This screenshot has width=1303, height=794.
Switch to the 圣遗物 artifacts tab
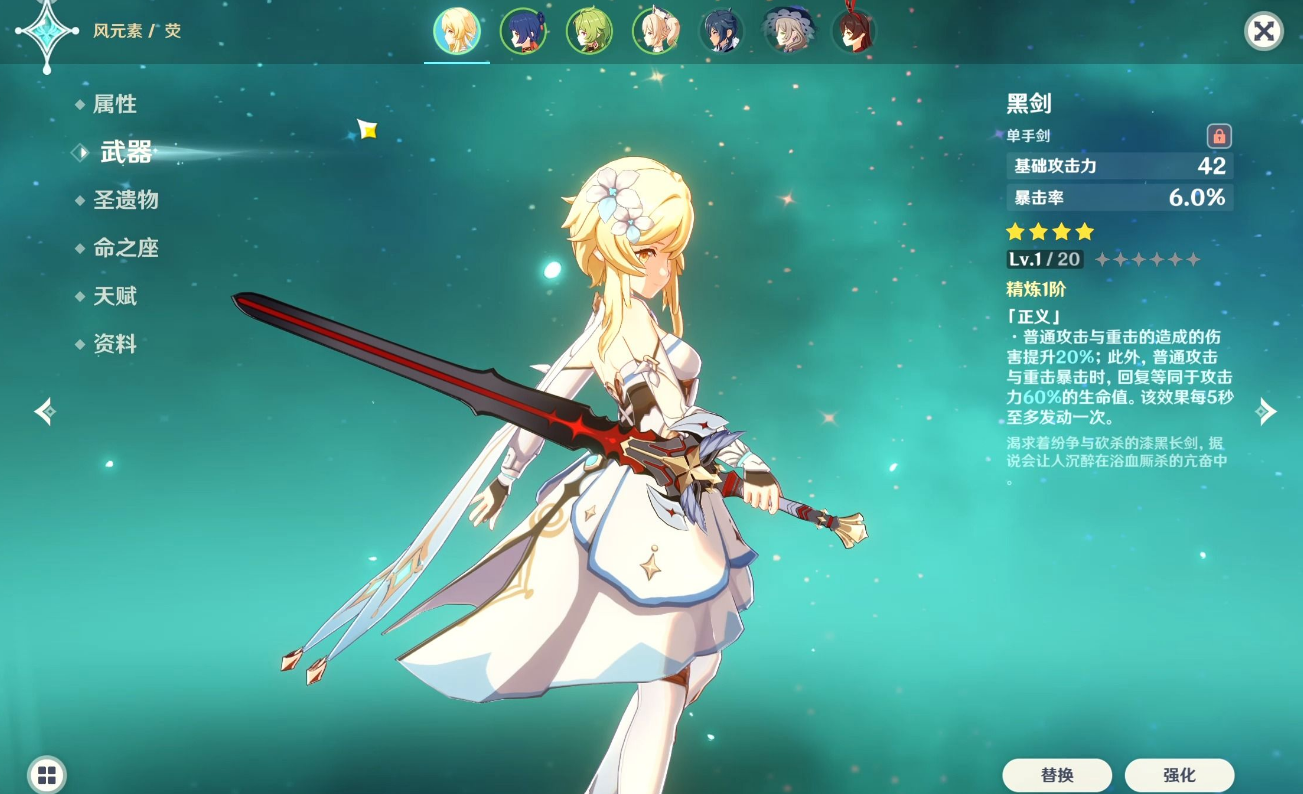pos(126,200)
